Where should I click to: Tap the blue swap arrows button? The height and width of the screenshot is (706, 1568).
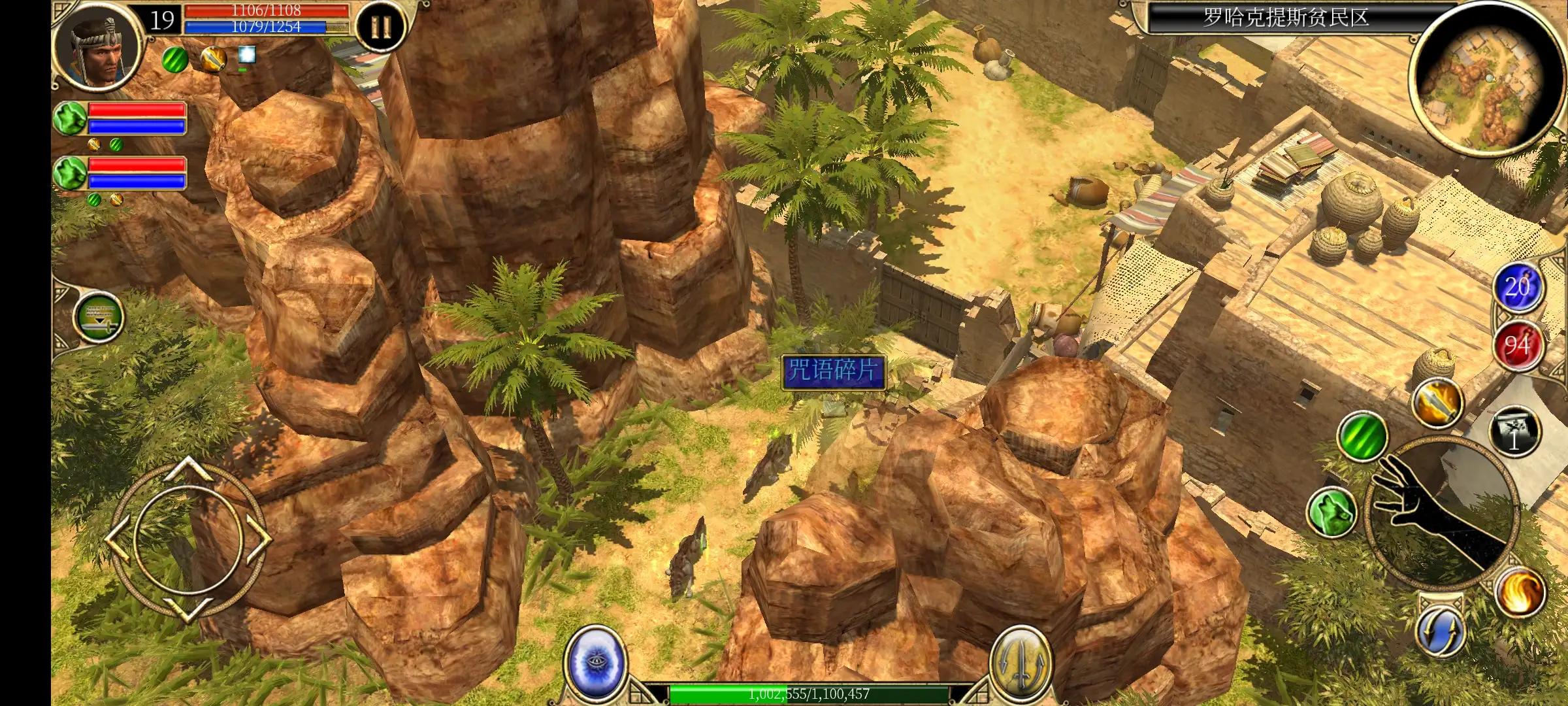[1440, 631]
